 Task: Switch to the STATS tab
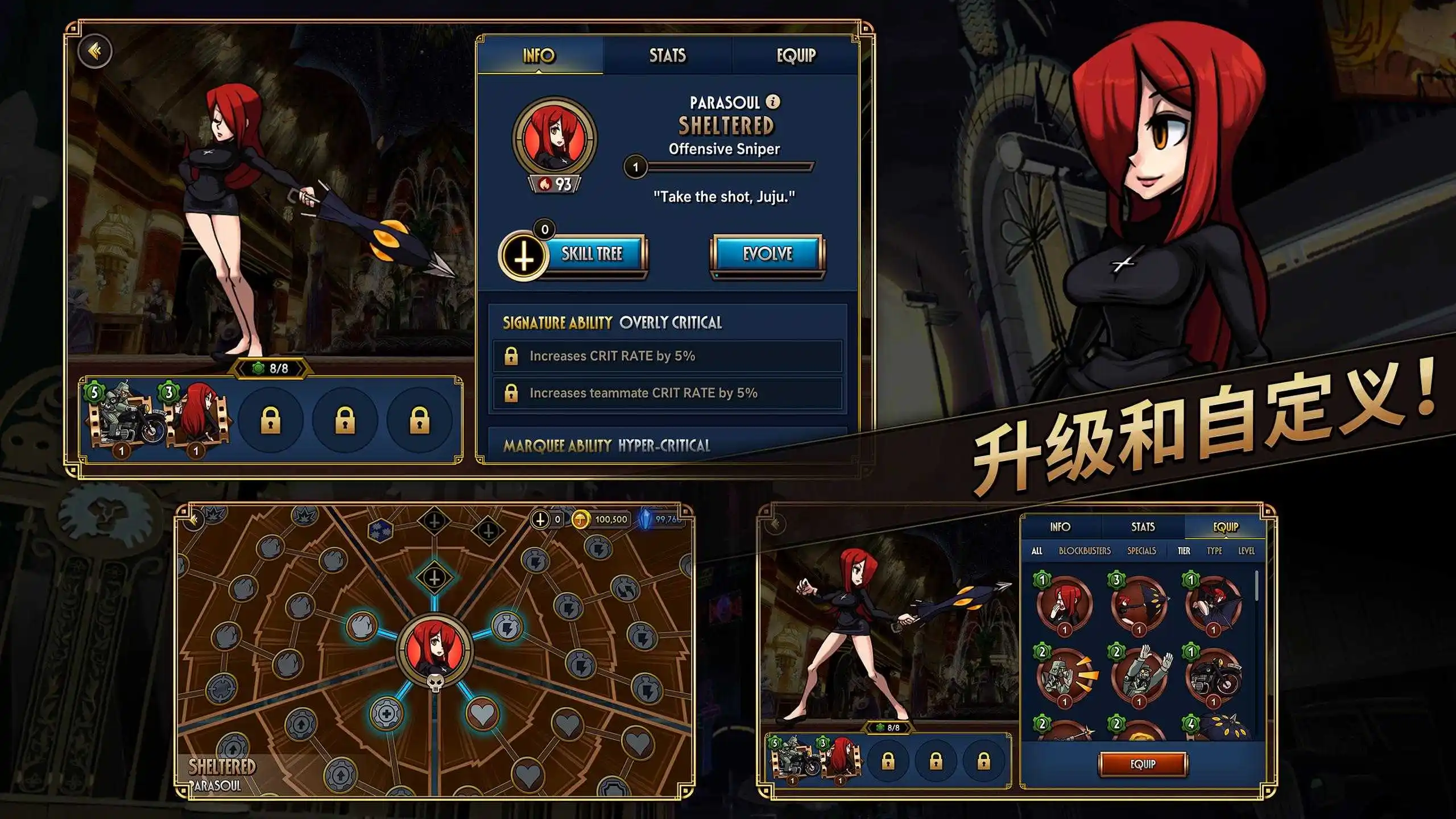coord(668,56)
